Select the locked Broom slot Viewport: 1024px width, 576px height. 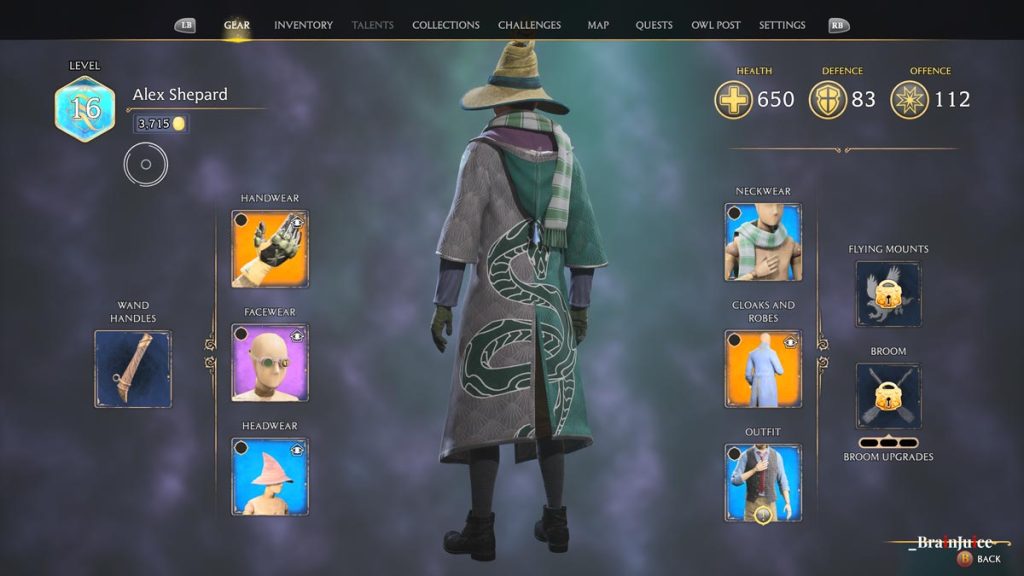point(888,396)
